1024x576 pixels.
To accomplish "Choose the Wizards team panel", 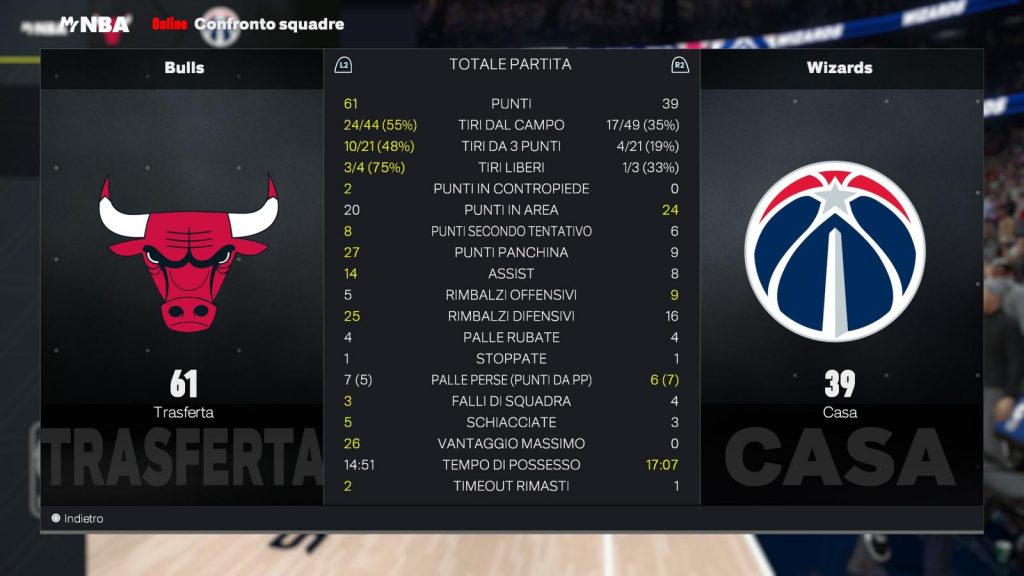I will click(839, 68).
